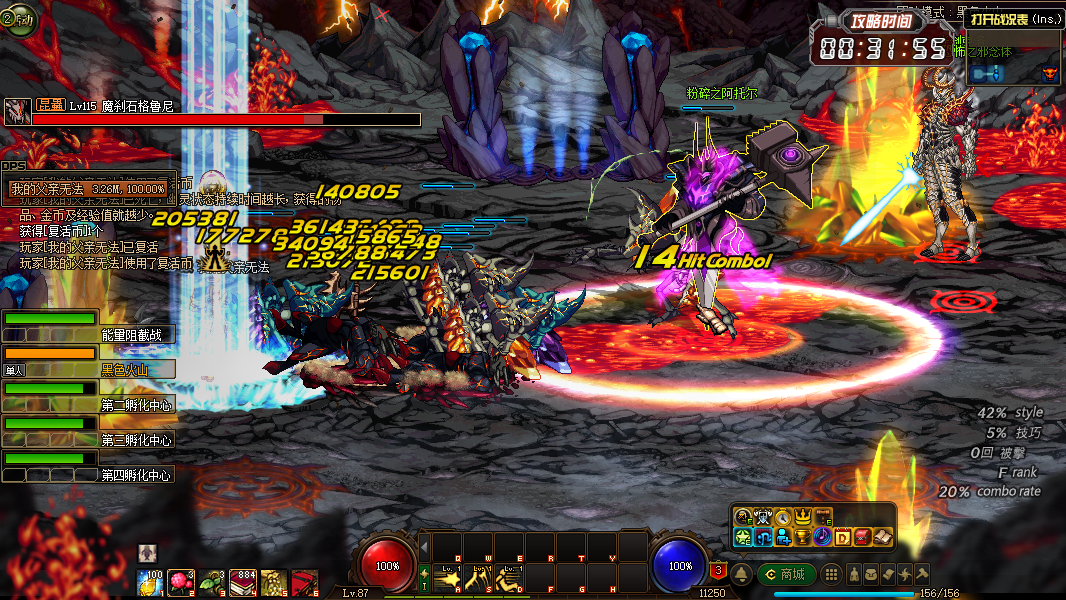Click the bell notification icon
Viewport: 1066px width, 600px height.
tap(742, 574)
